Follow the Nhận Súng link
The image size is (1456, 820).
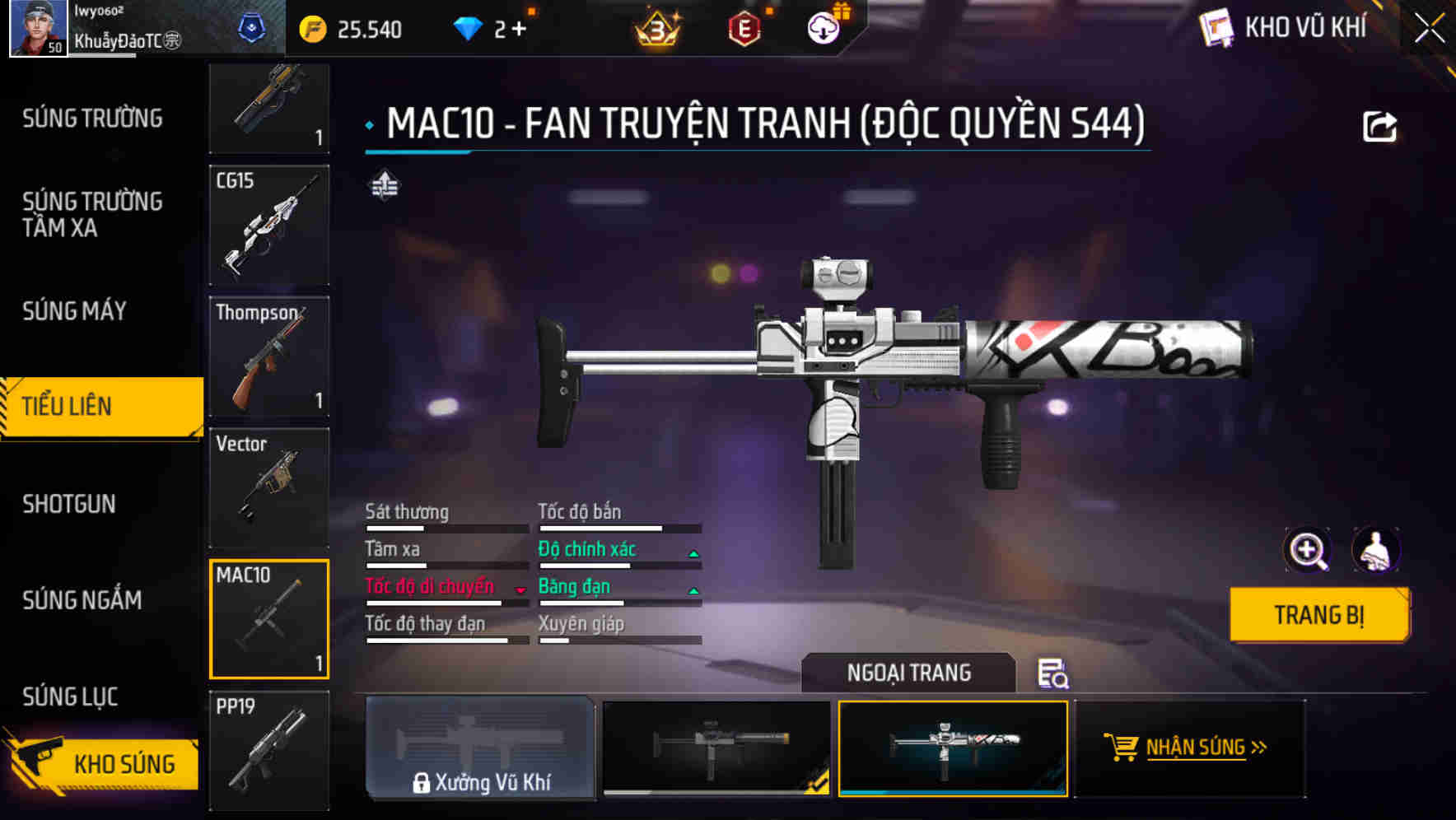pyautogui.click(x=1194, y=748)
